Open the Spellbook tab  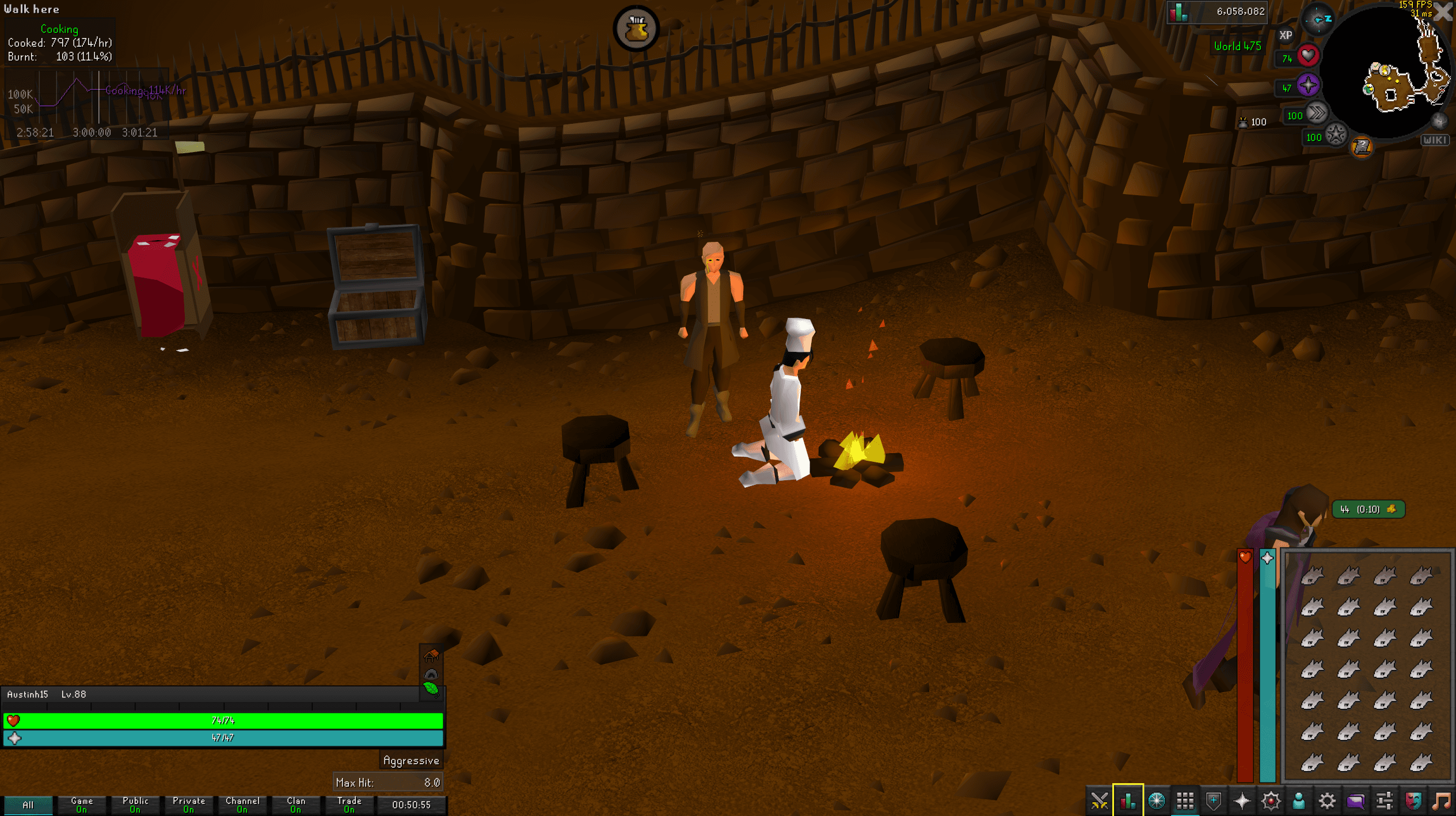[1270, 800]
